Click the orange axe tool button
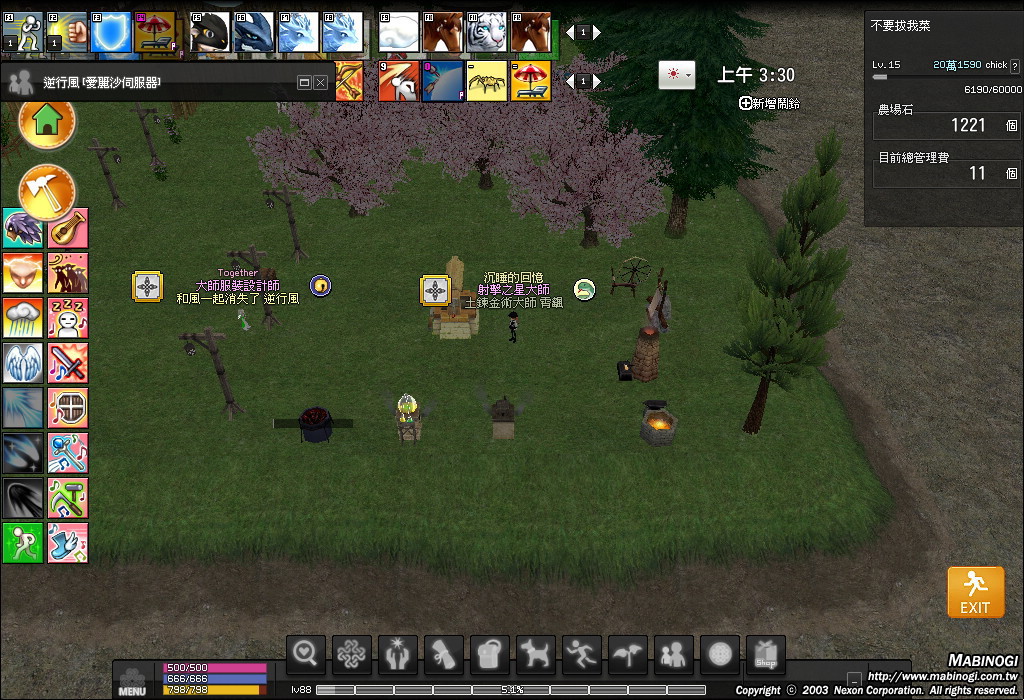The height and width of the screenshot is (700, 1024). tap(47, 190)
